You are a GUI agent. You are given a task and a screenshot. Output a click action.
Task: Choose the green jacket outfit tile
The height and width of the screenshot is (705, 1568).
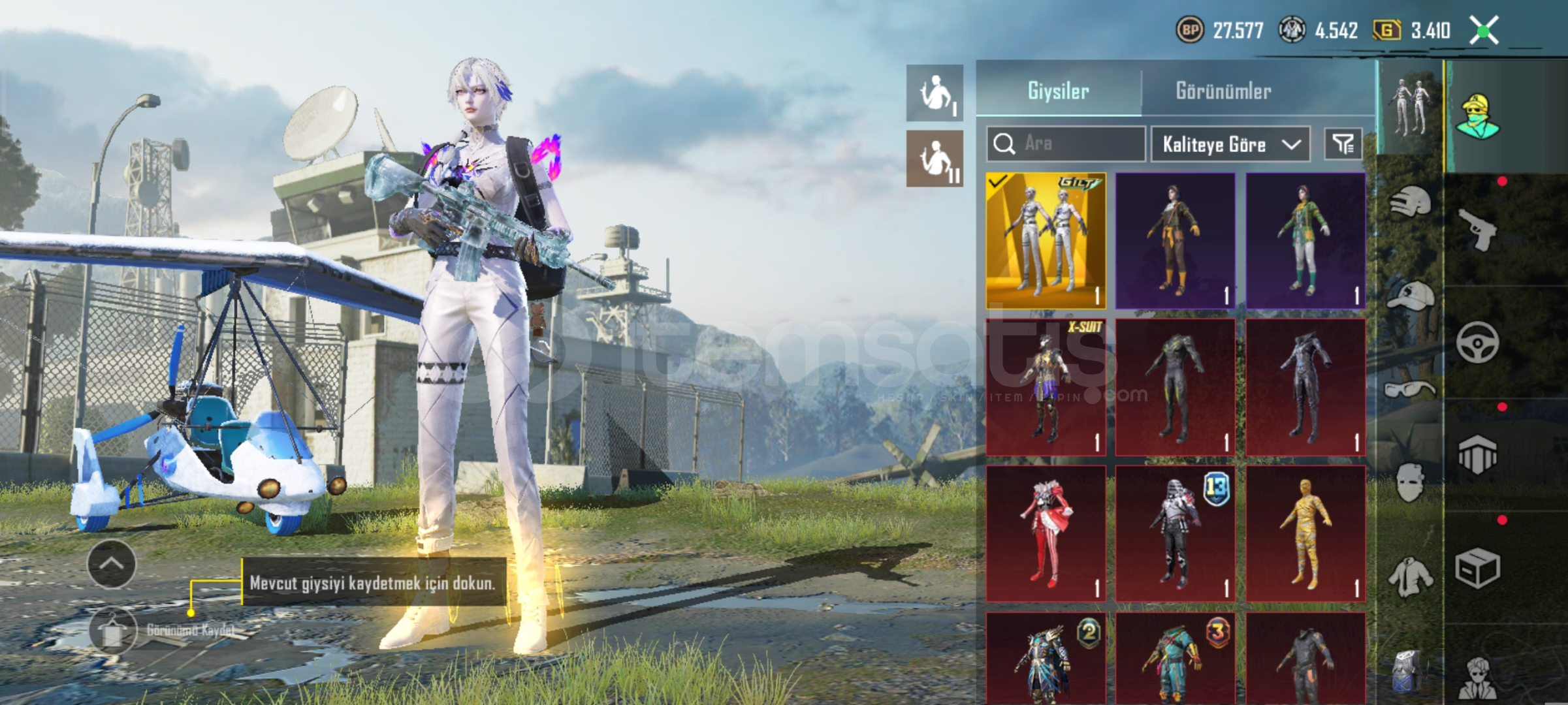click(1305, 240)
